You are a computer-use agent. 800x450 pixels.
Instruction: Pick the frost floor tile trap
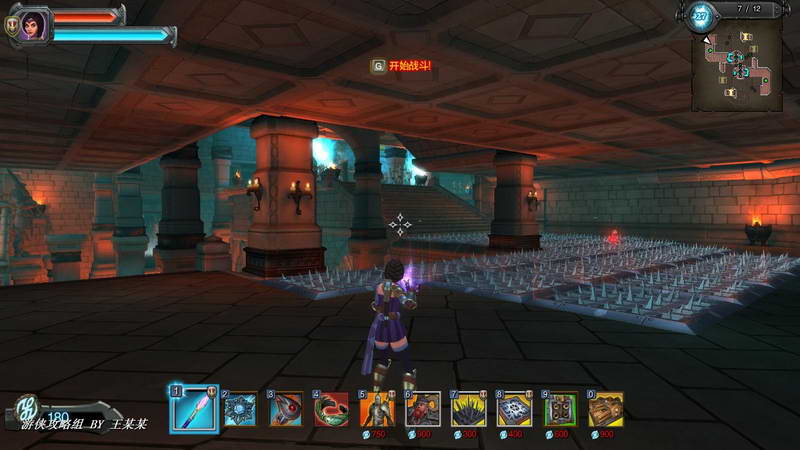coord(515,408)
